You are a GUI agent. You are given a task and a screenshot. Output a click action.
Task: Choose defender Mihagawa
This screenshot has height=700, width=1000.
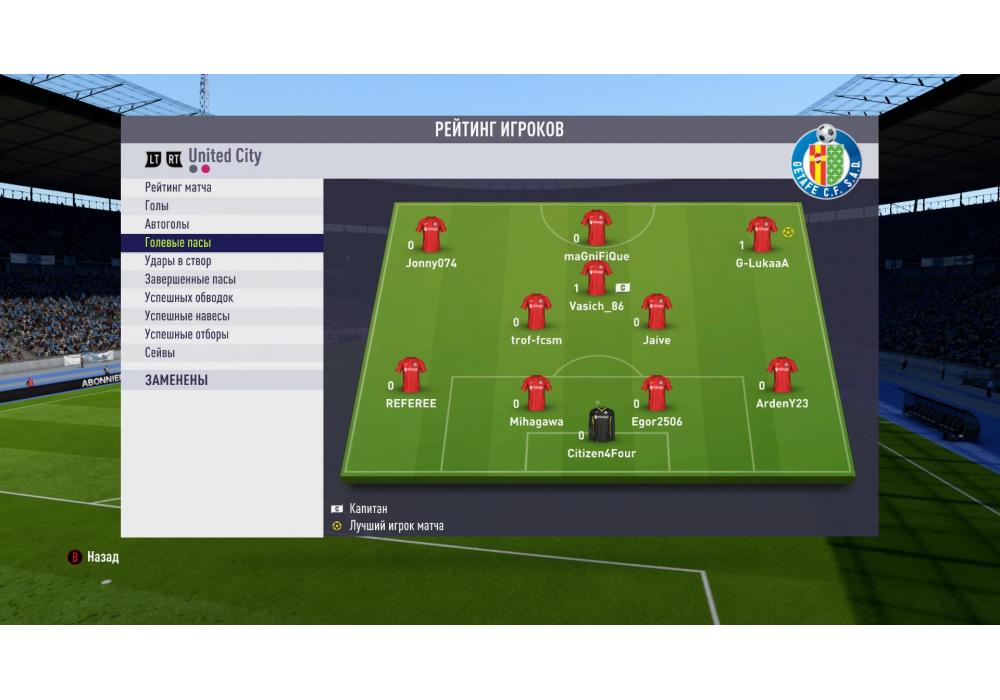pos(536,394)
